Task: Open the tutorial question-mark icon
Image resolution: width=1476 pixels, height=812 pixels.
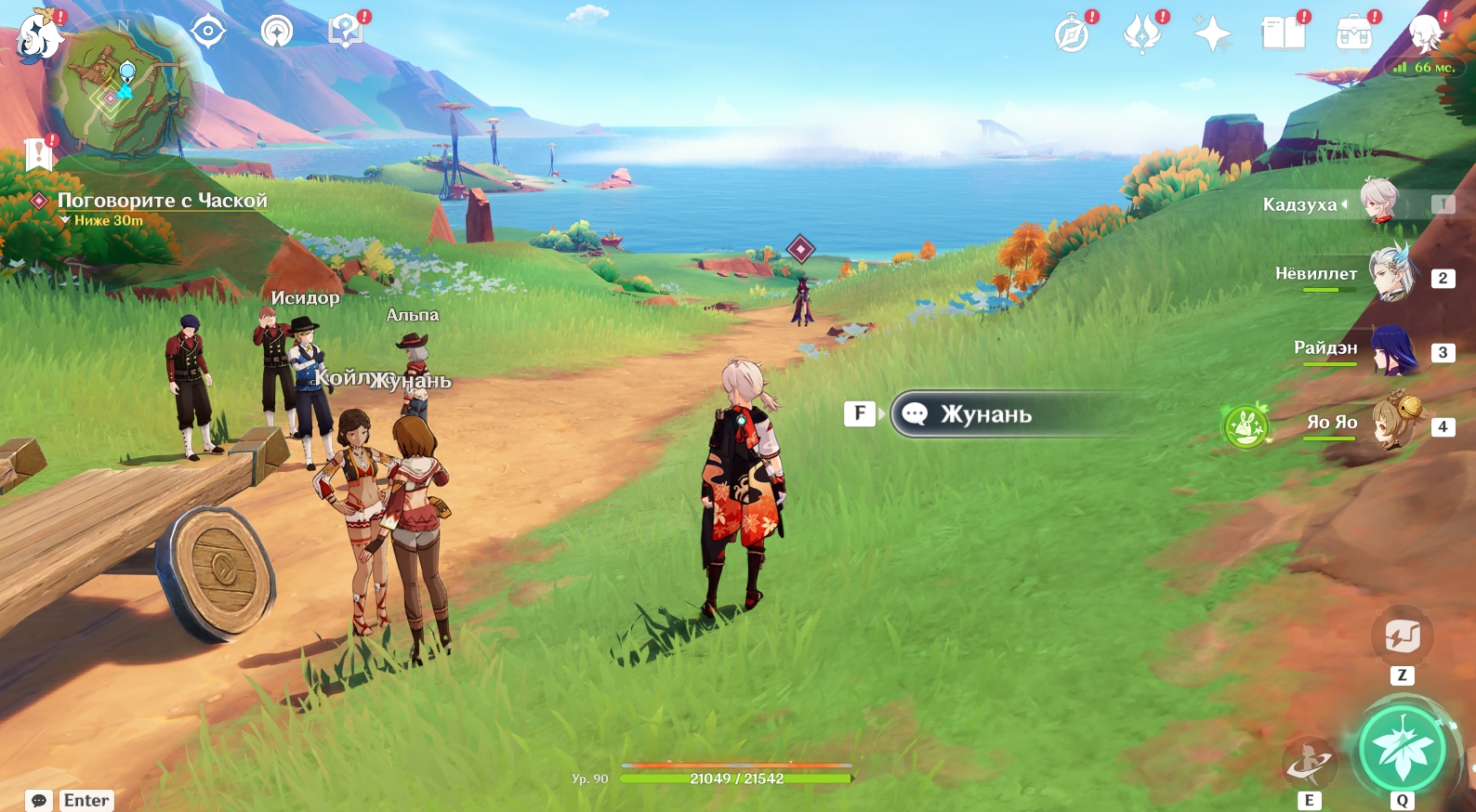Action: click(x=345, y=32)
